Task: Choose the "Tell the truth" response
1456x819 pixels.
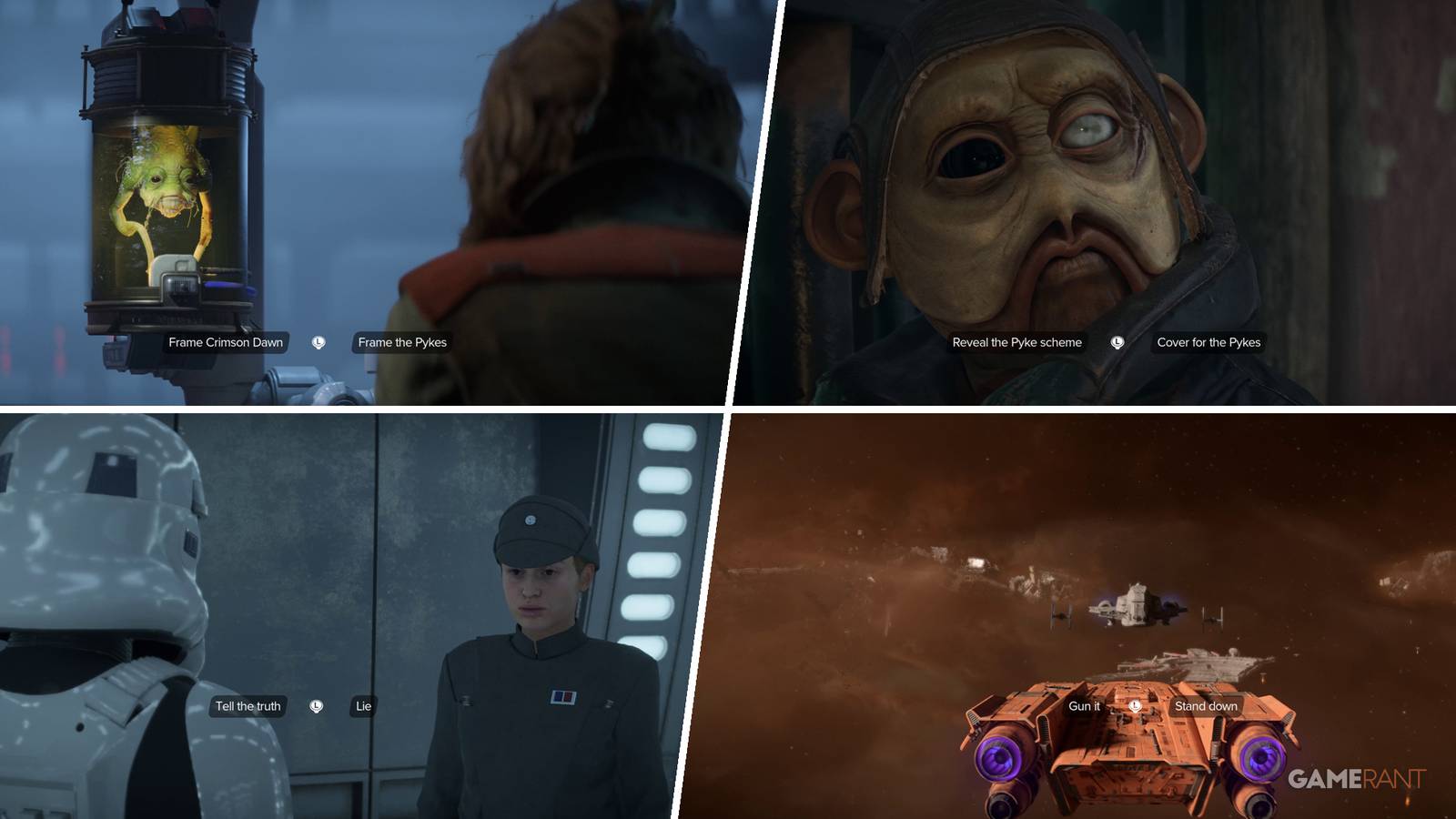Action: [248, 705]
